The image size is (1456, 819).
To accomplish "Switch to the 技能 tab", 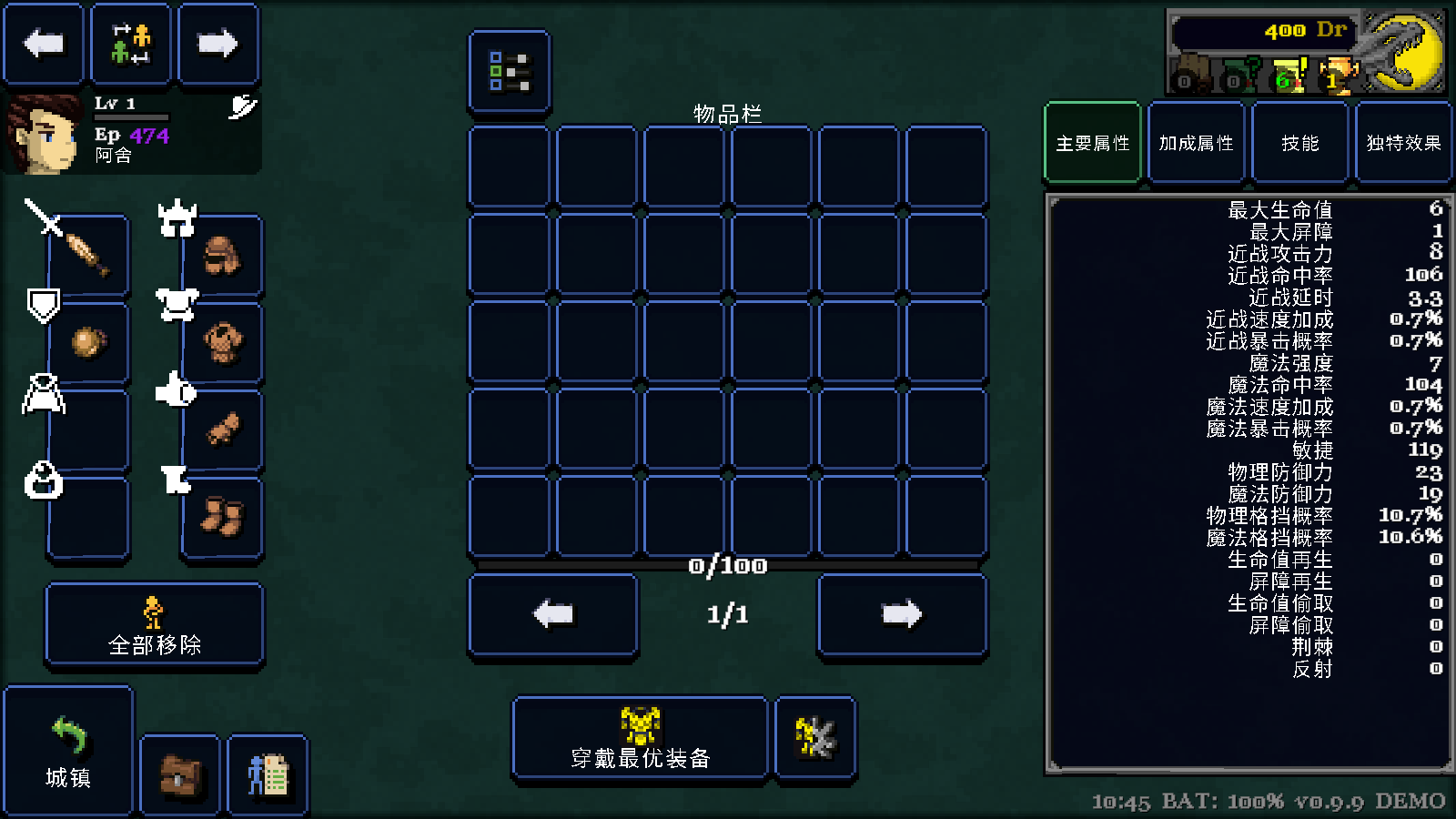I will click(x=1299, y=142).
